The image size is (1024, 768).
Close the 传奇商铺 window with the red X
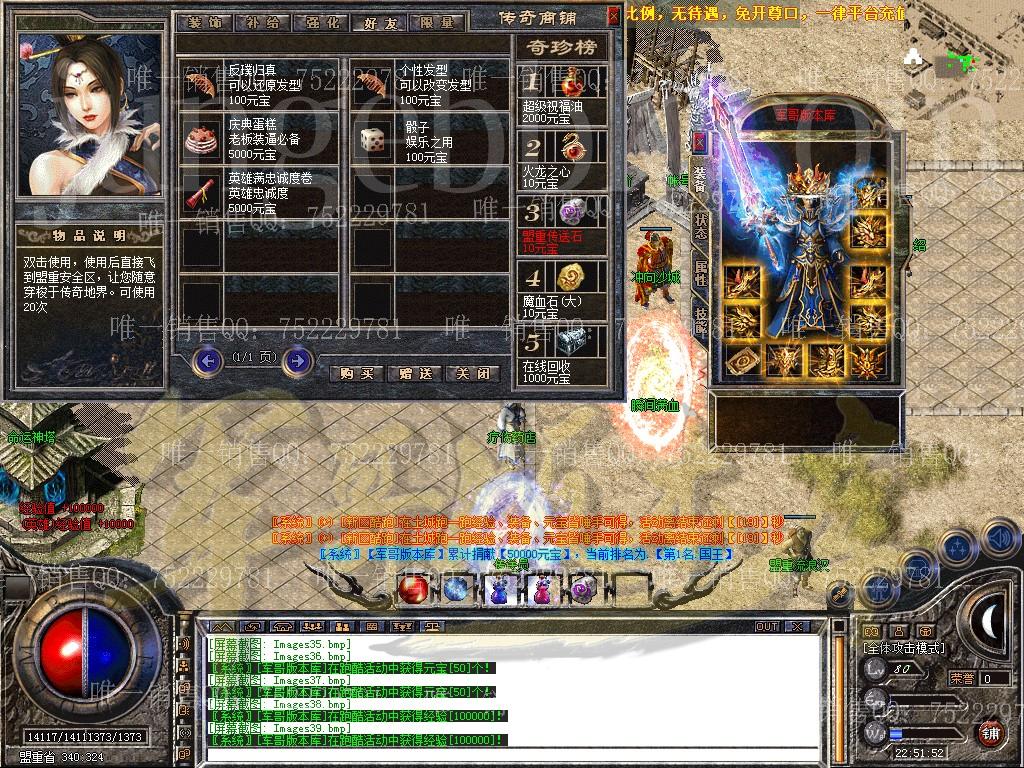613,17
